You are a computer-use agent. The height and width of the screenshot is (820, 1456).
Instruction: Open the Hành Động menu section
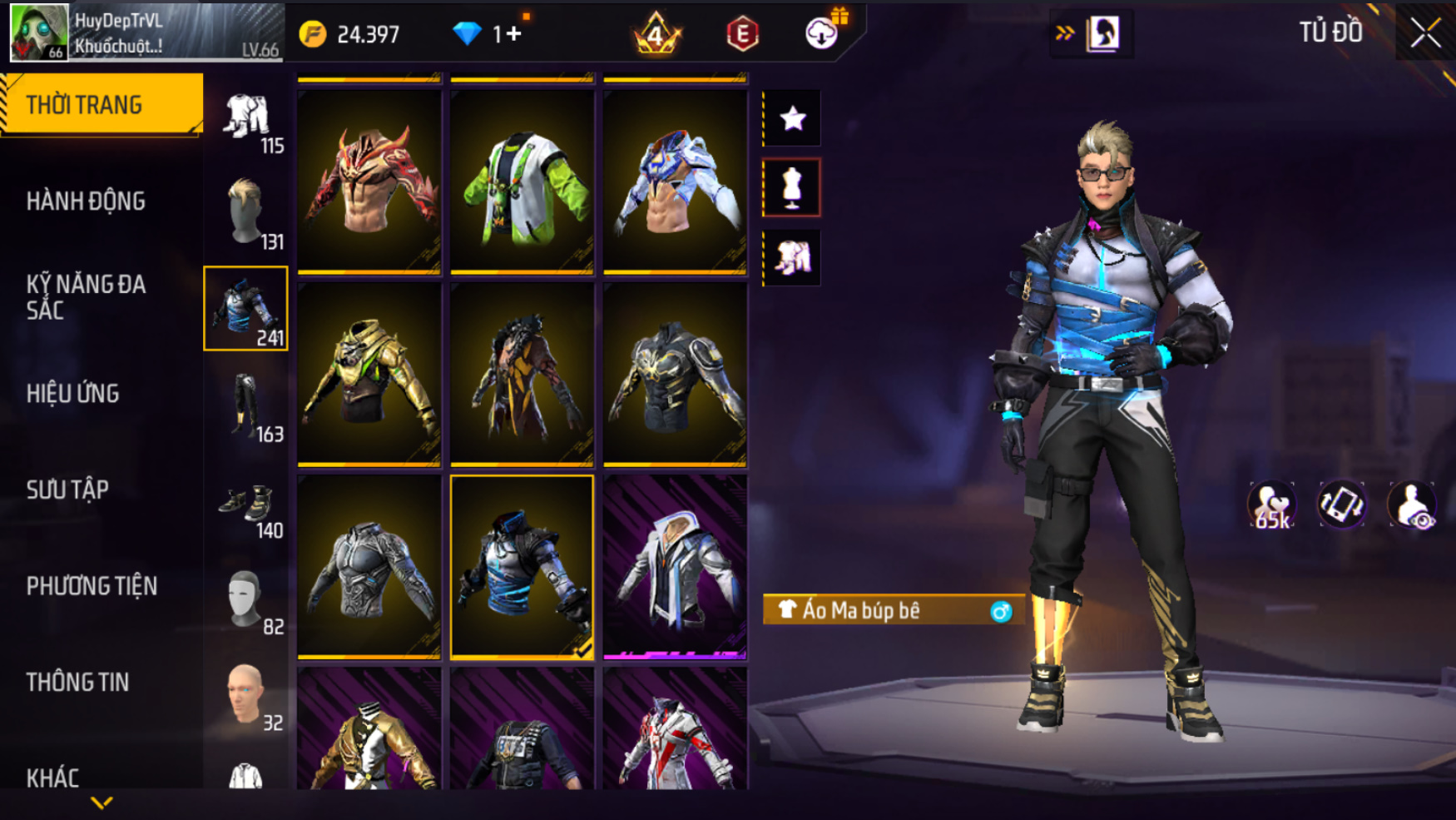point(86,201)
